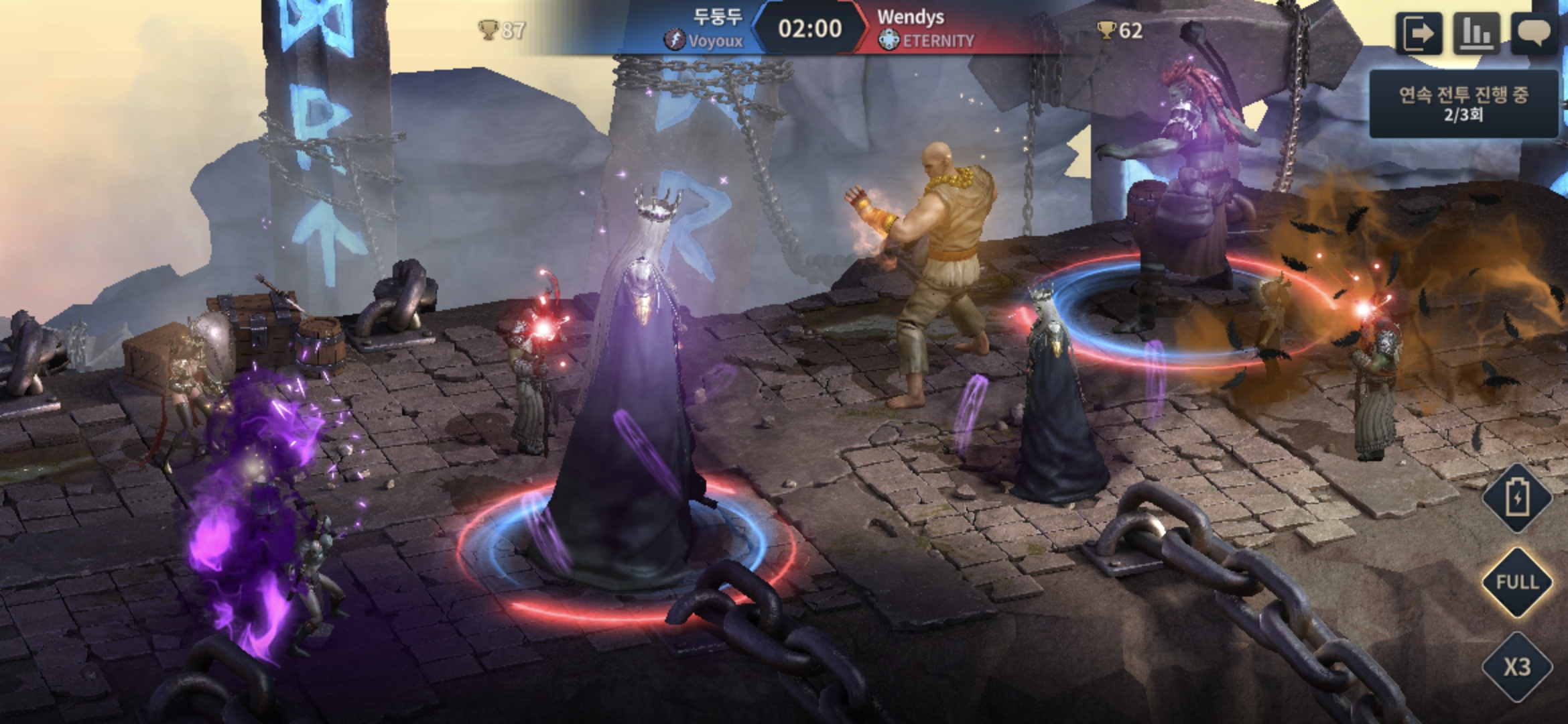1568x724 pixels.
Task: Toggle the battery saver diamond button
Action: (x=1517, y=498)
